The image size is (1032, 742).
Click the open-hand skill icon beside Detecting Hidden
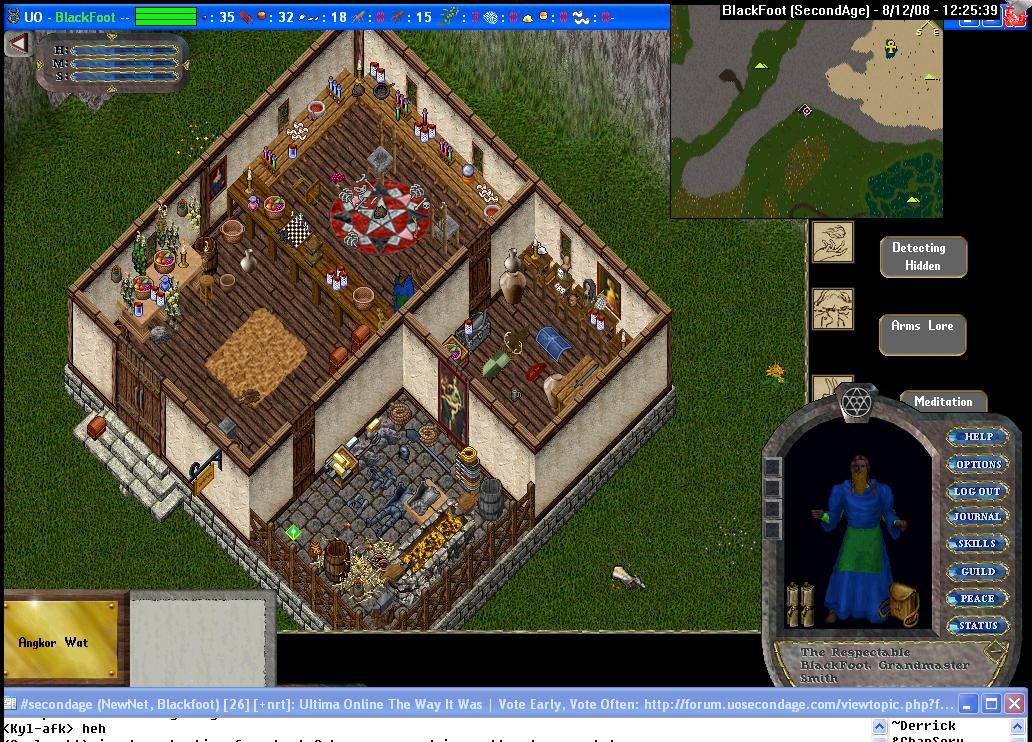pos(832,242)
